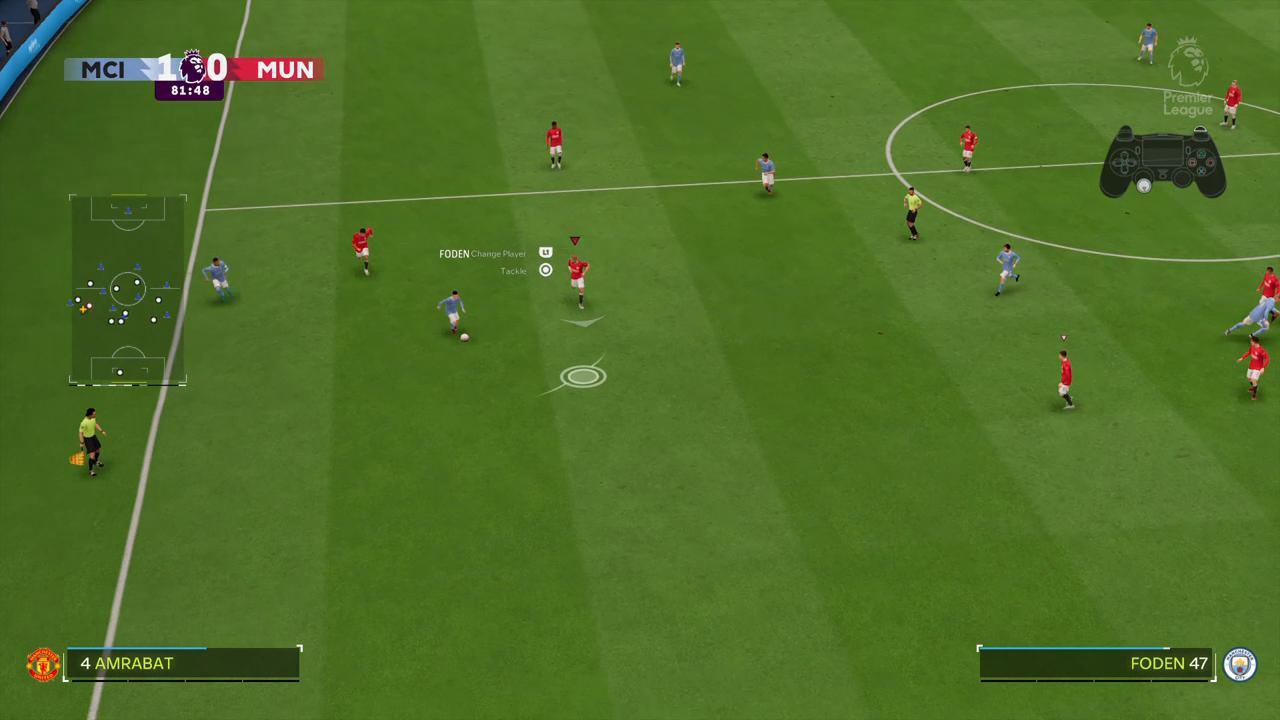Click the D-pad on the controller overlay
Viewport: 1280px width, 720px height.
pos(1124,162)
